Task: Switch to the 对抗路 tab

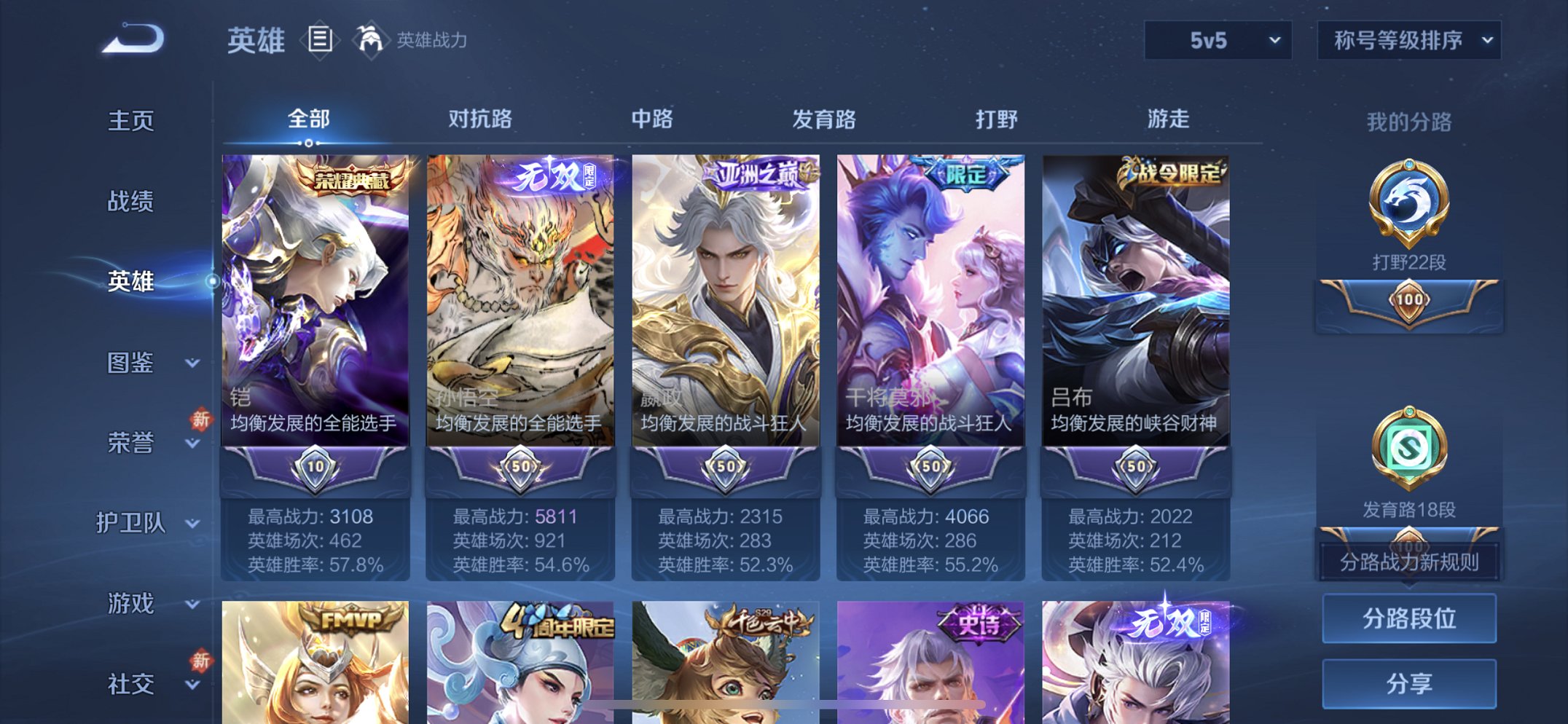Action: [482, 119]
